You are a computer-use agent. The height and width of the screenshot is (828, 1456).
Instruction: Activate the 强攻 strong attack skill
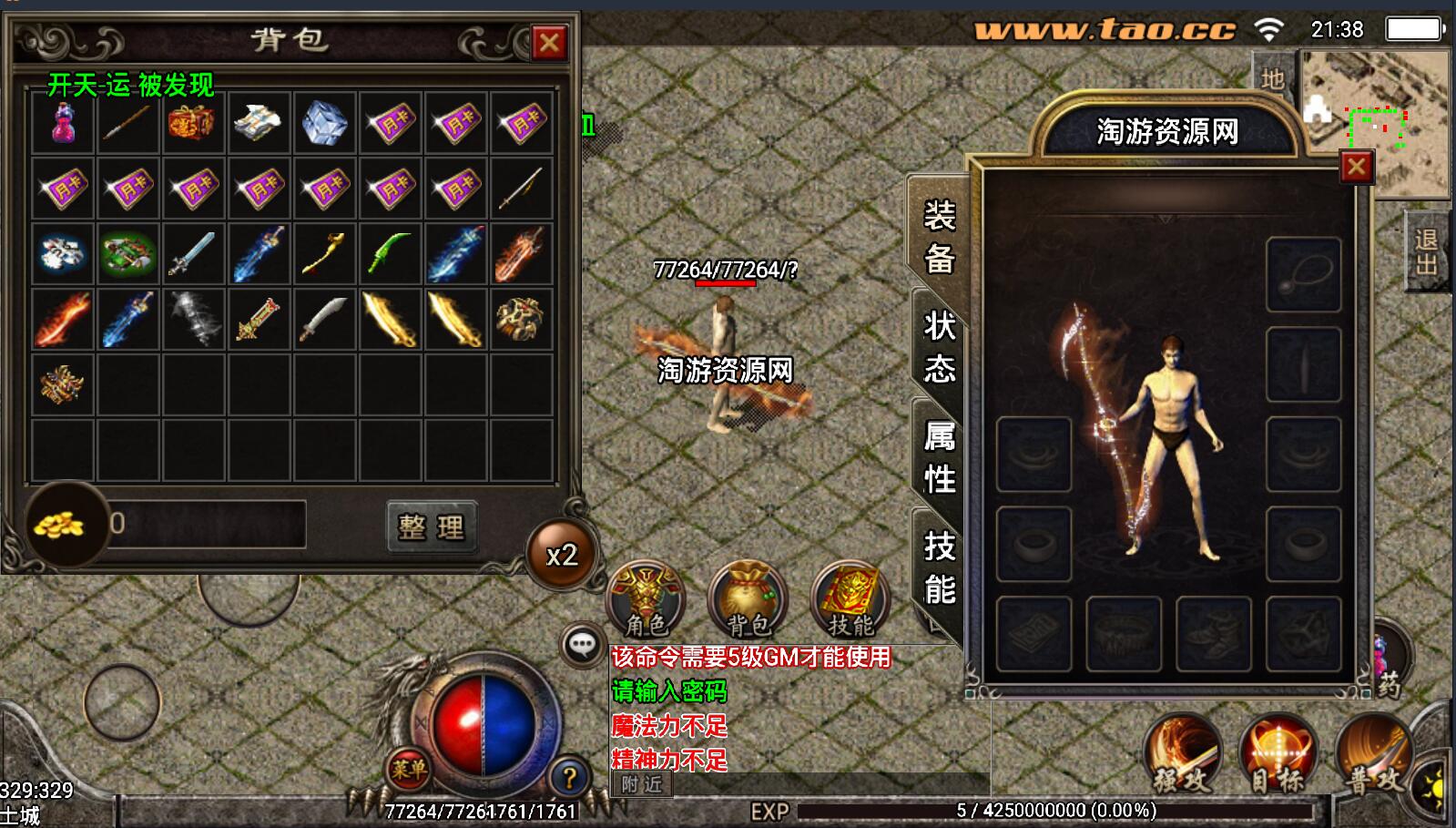1182,755
